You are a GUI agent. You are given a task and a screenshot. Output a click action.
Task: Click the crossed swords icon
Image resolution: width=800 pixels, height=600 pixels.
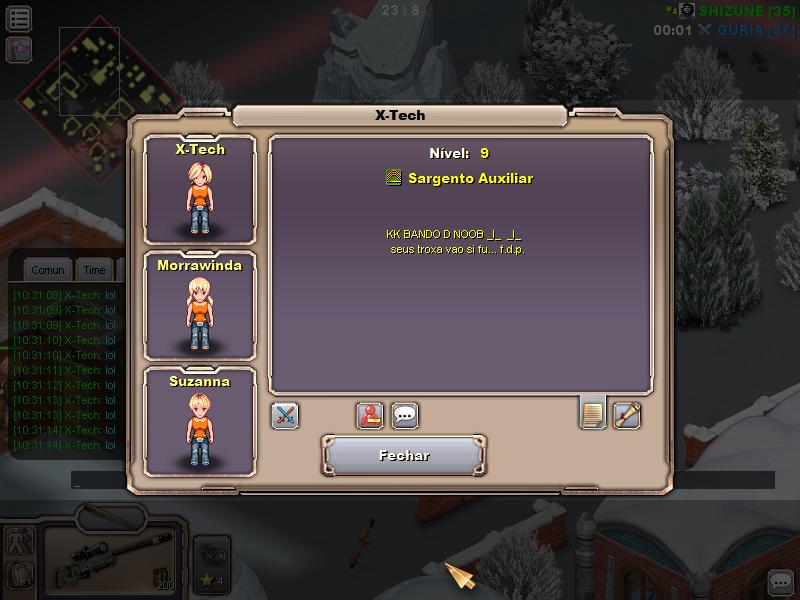(x=285, y=415)
